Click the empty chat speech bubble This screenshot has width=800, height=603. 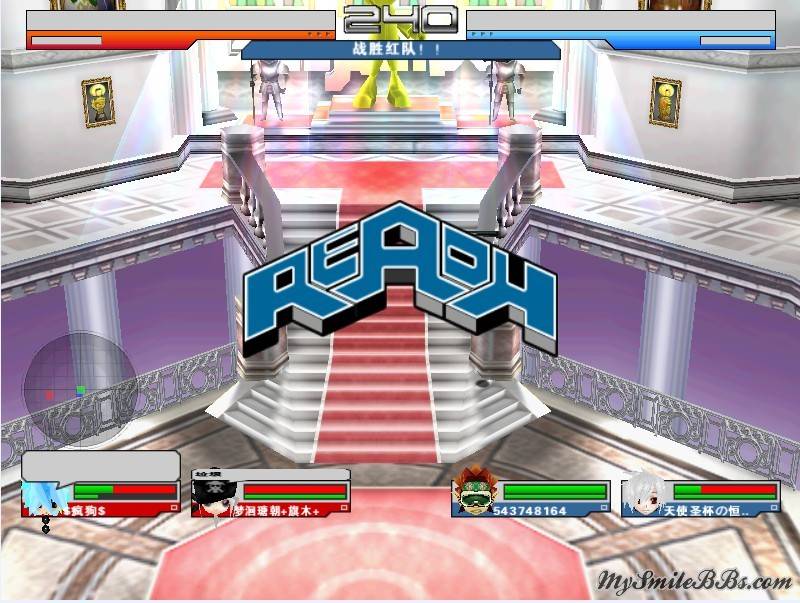[x=100, y=466]
